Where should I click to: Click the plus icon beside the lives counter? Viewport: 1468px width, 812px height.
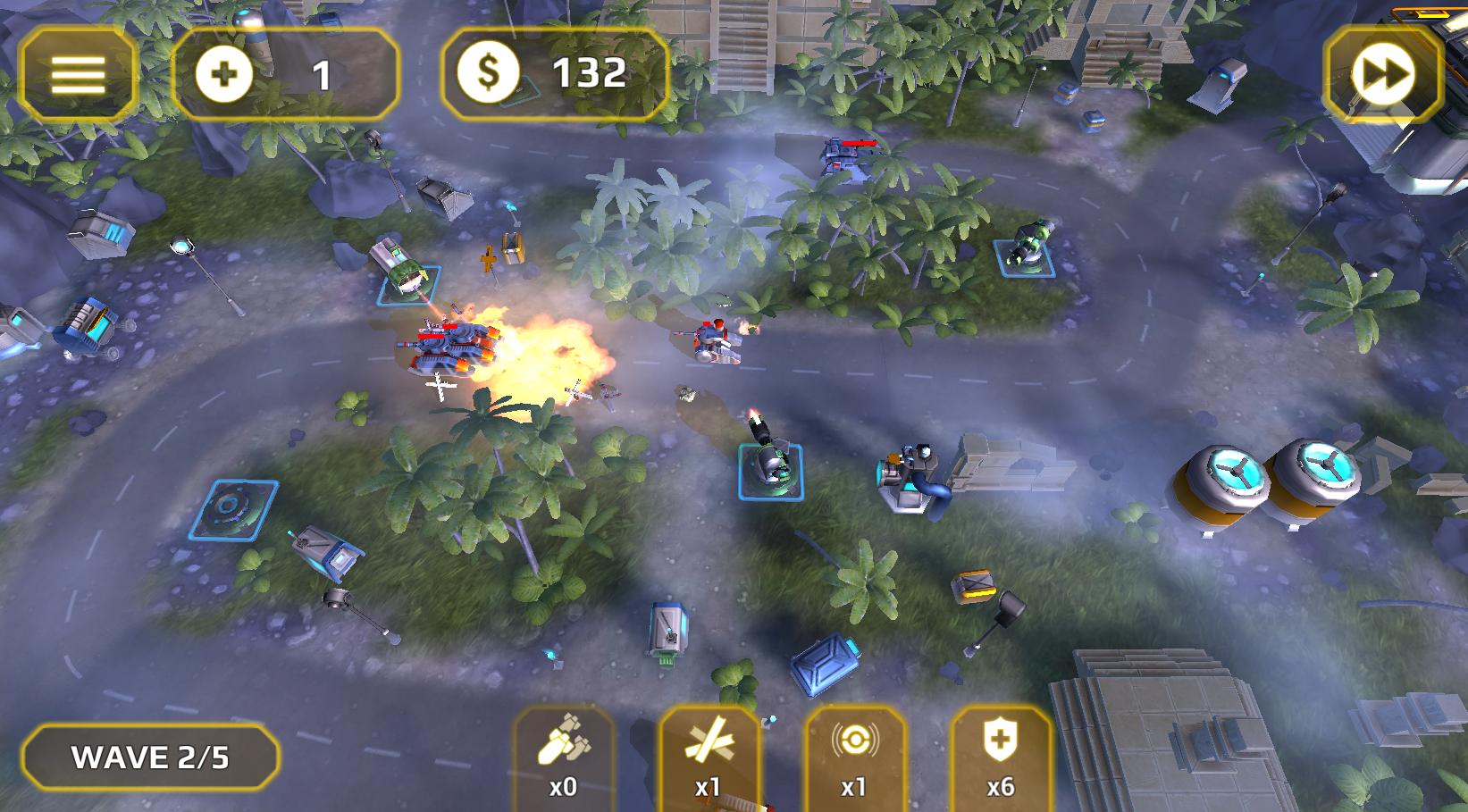click(x=223, y=73)
